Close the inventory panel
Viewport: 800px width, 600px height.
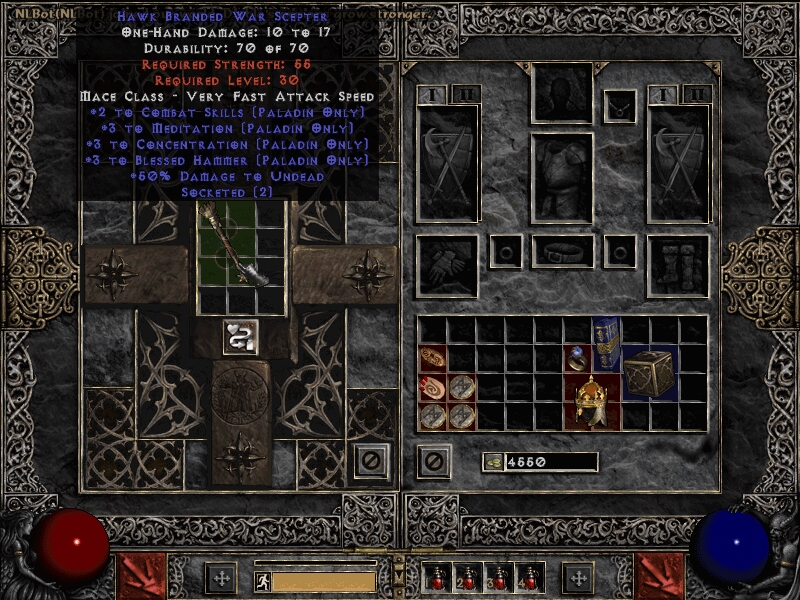click(x=433, y=462)
